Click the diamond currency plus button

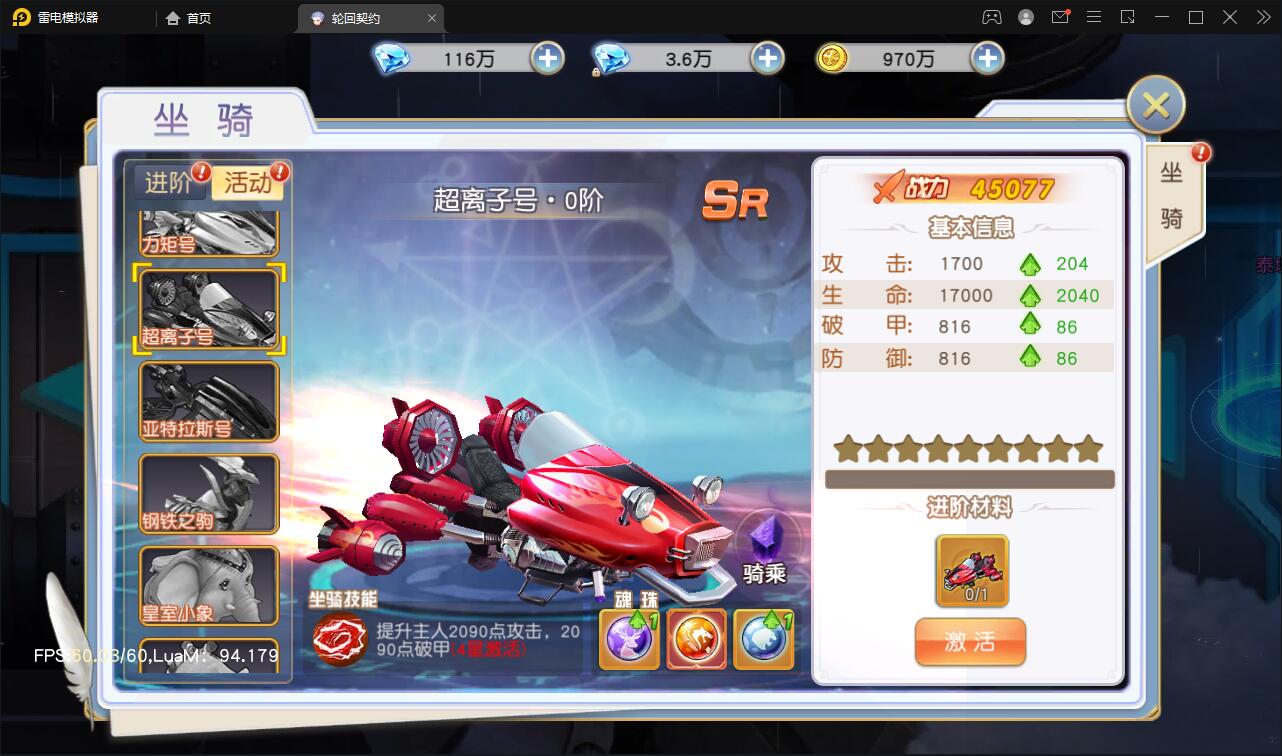(546, 58)
